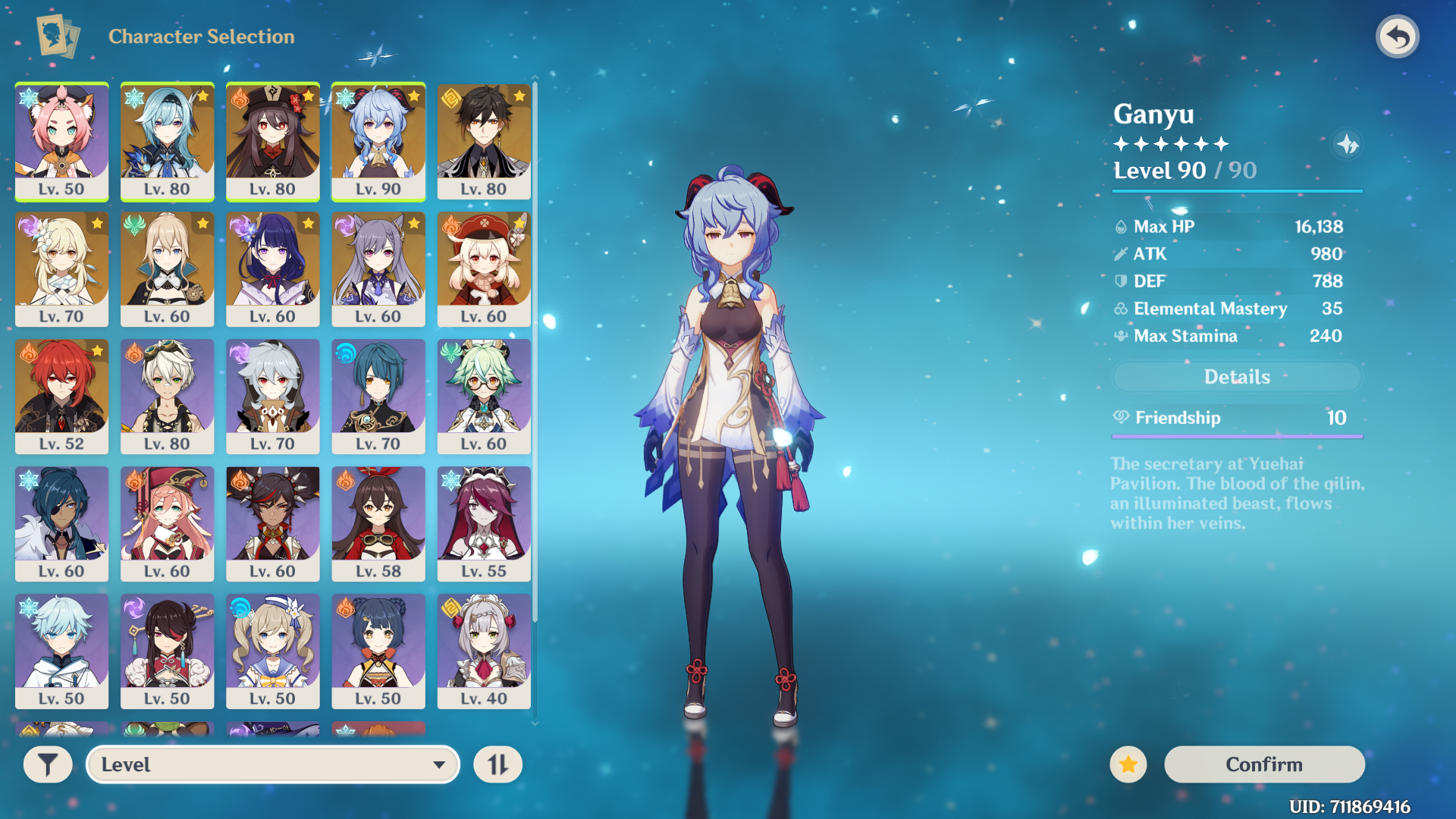Screen dimensions: 1456x819
Task: Open the Level sorting dropdown
Action: 273,764
